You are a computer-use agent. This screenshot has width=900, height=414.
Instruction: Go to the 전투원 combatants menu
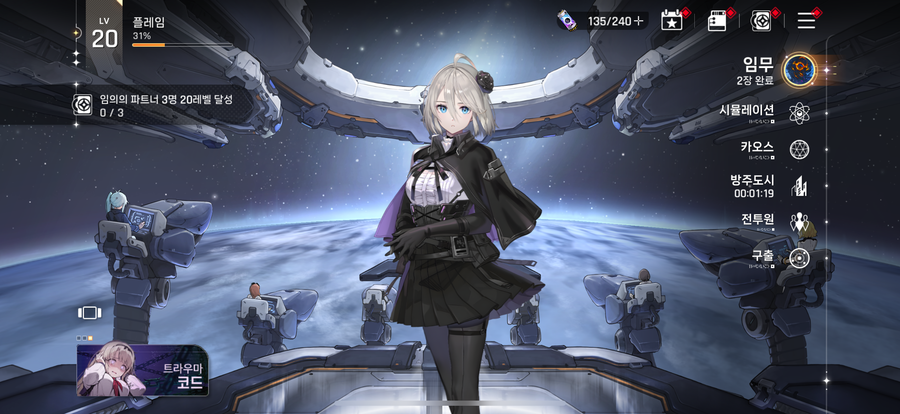click(798, 221)
